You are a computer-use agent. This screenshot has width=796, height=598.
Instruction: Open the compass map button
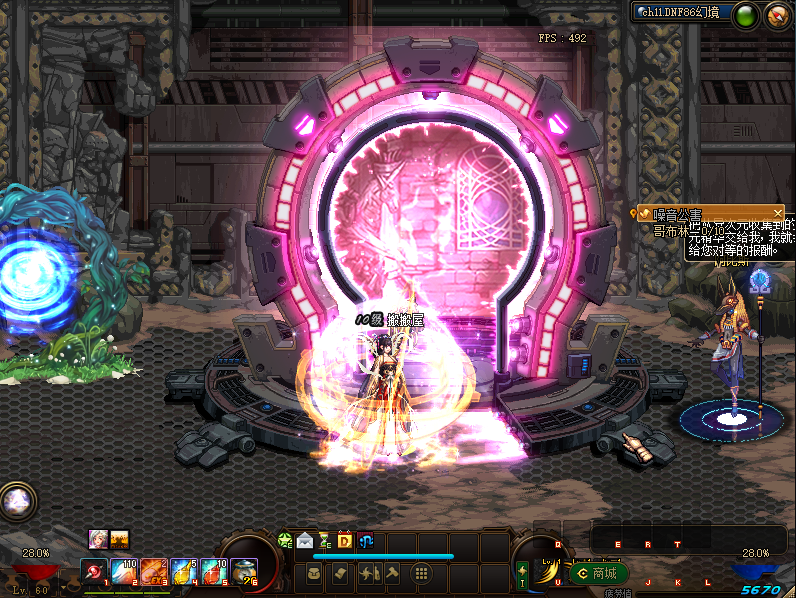pyautogui.click(x=777, y=15)
